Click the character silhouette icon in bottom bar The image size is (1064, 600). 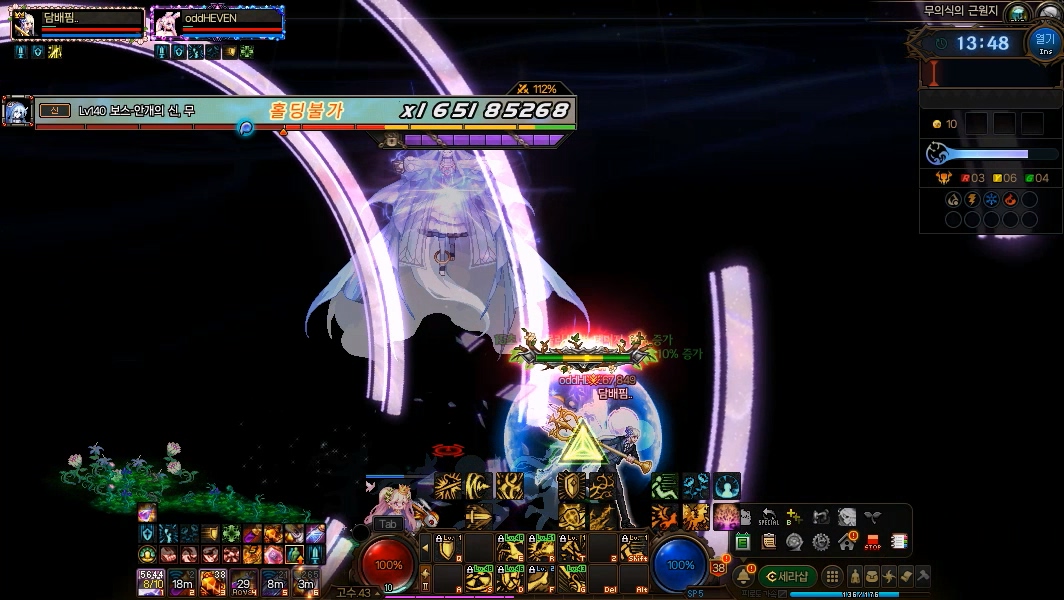click(857, 576)
